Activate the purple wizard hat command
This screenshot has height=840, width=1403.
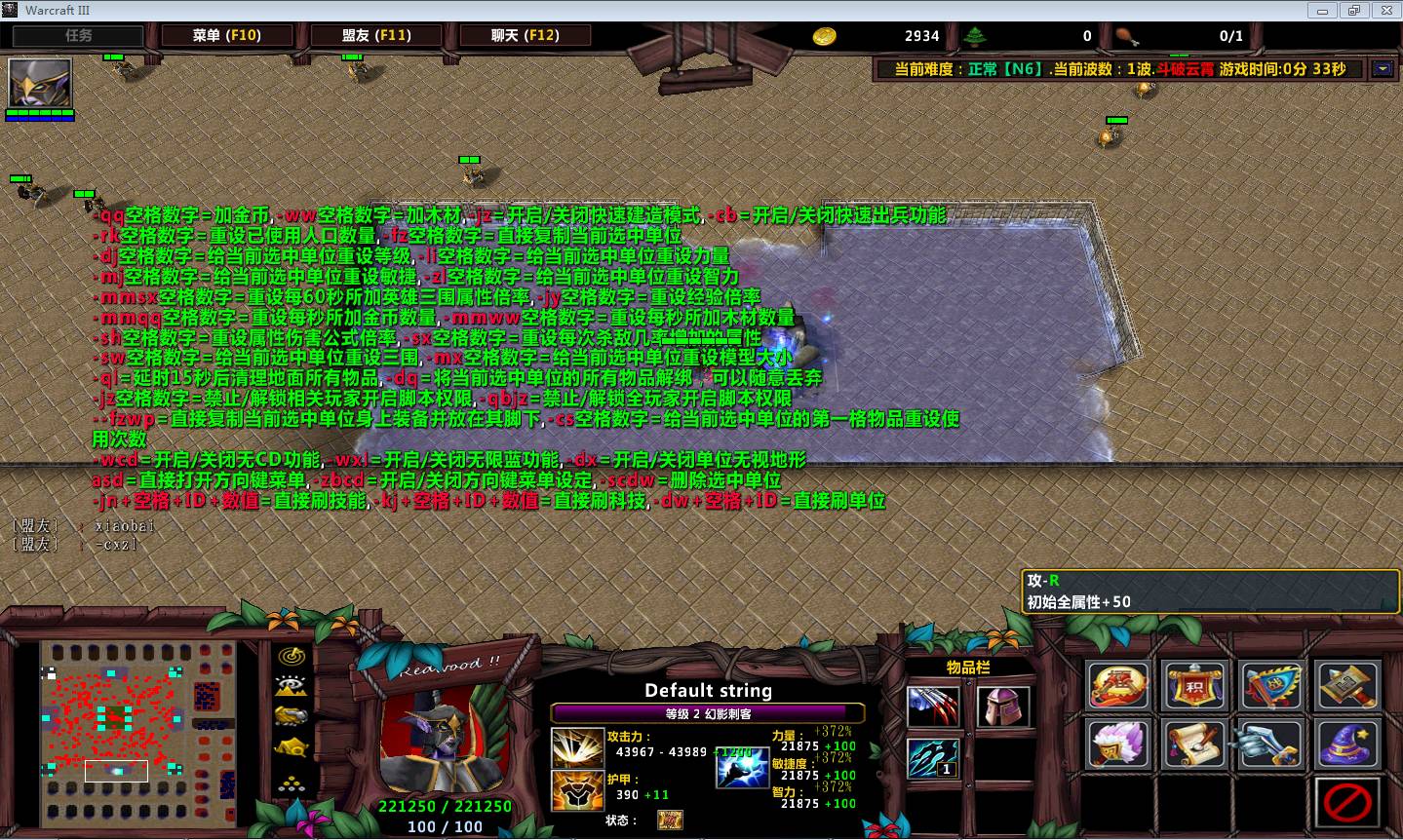1346,744
